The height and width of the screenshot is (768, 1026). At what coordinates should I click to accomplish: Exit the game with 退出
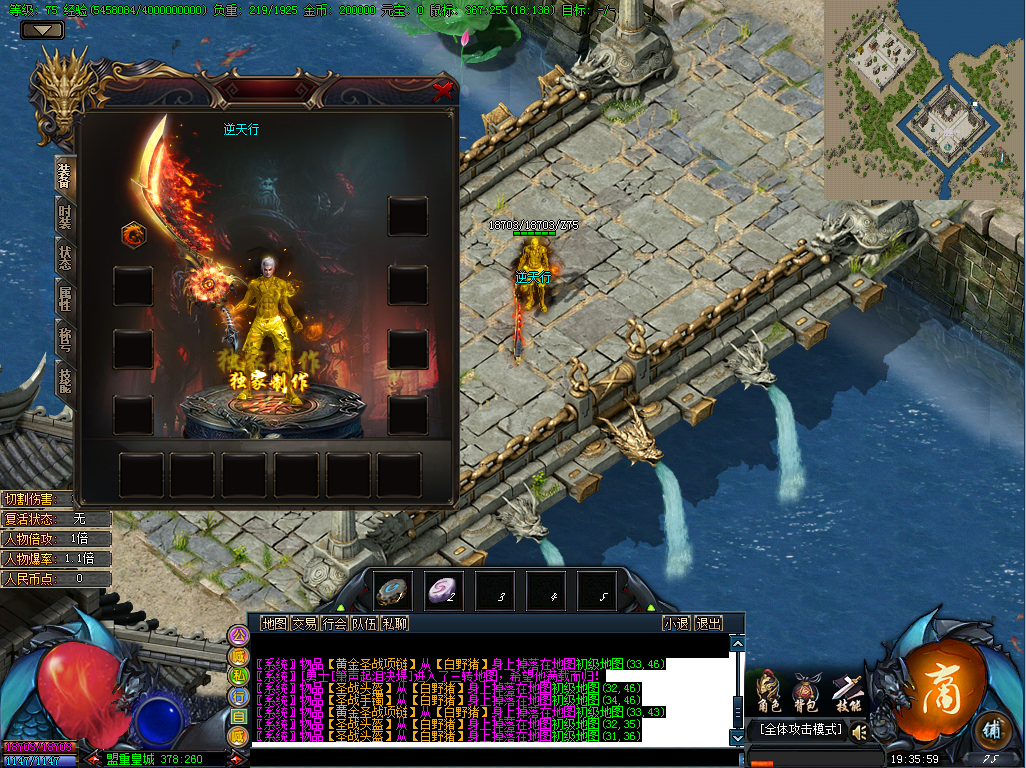coord(709,623)
